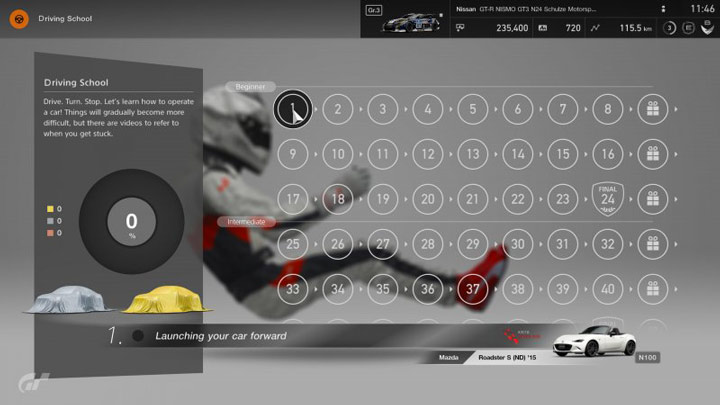
Task: Select lesson 33 tile
Action: [293, 289]
